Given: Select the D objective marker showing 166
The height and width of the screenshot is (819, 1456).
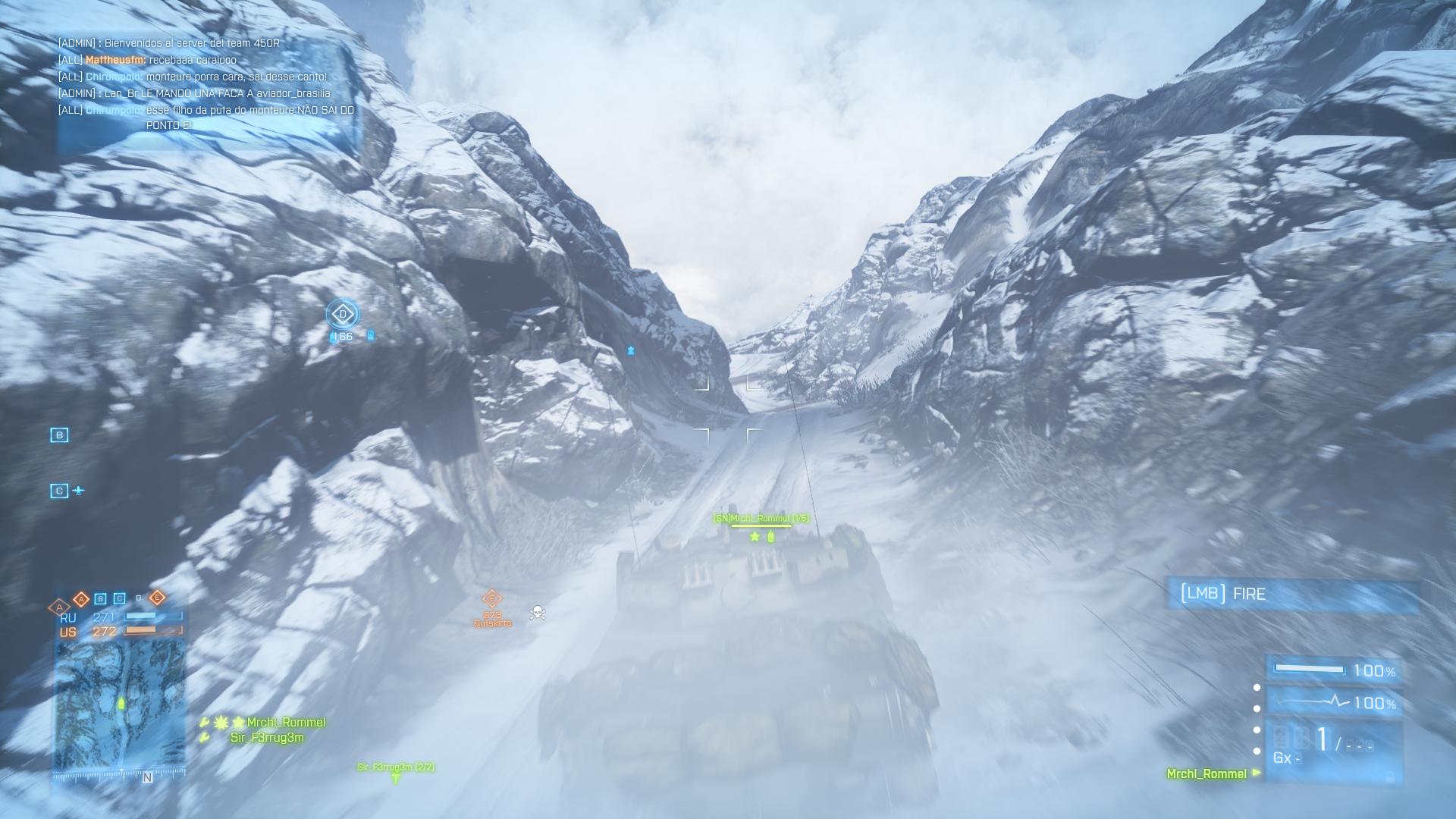Looking at the screenshot, I should point(343,314).
